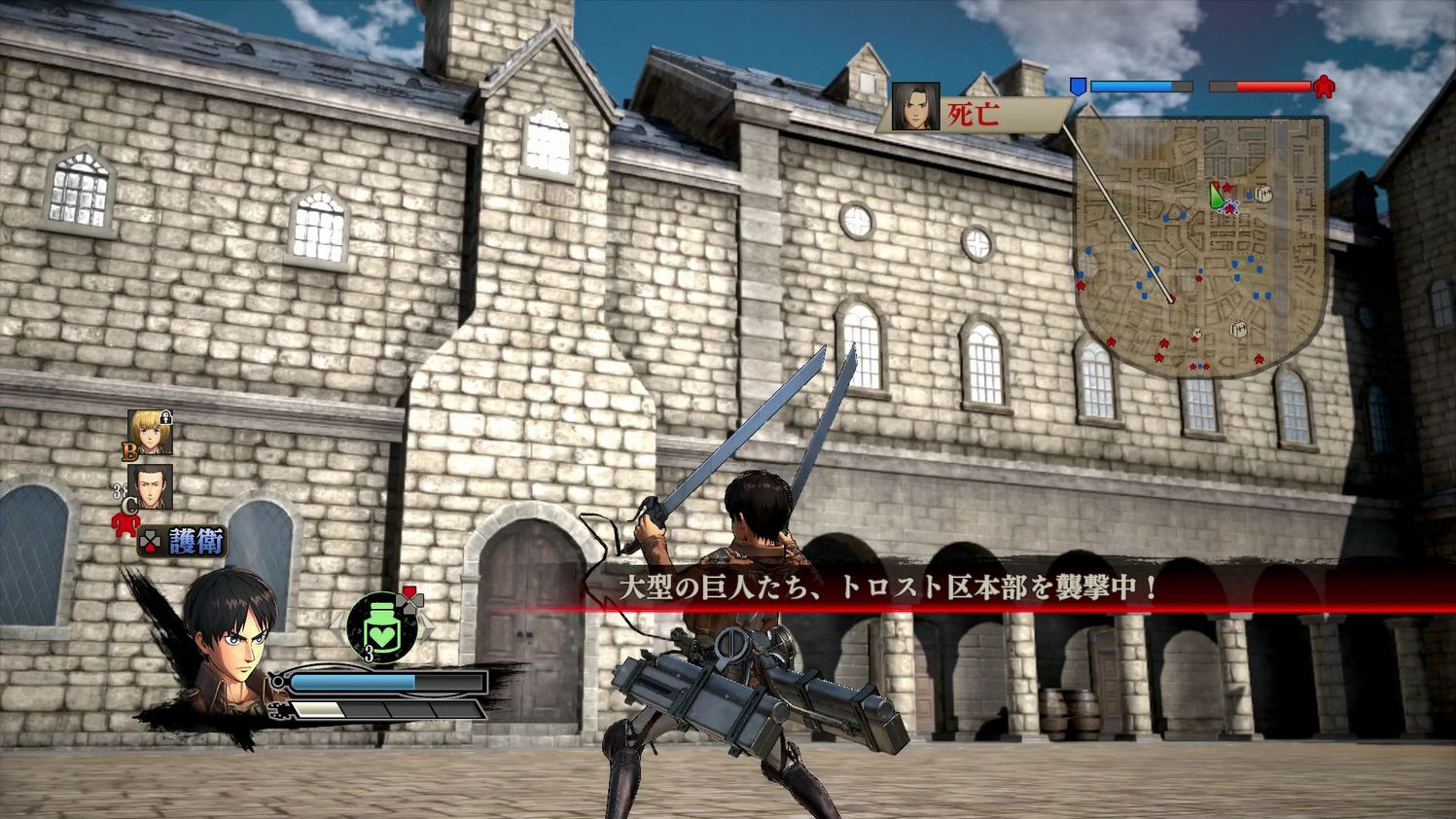Viewport: 1456px width, 819px height.
Task: Click the d-pad icon beside the 護衛 label
Action: (x=150, y=540)
